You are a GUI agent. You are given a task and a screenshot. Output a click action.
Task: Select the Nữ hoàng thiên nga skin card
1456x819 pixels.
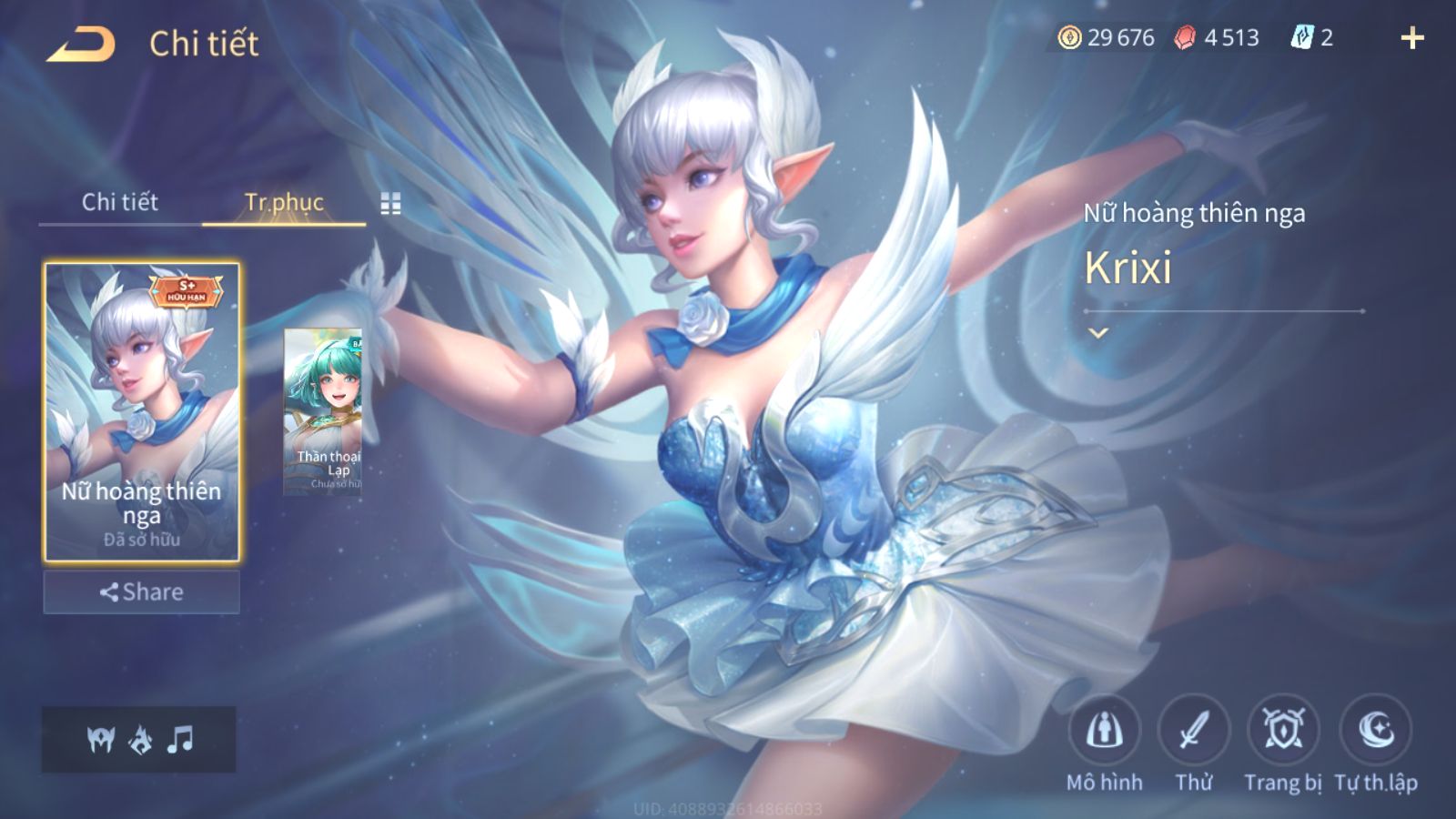142,411
